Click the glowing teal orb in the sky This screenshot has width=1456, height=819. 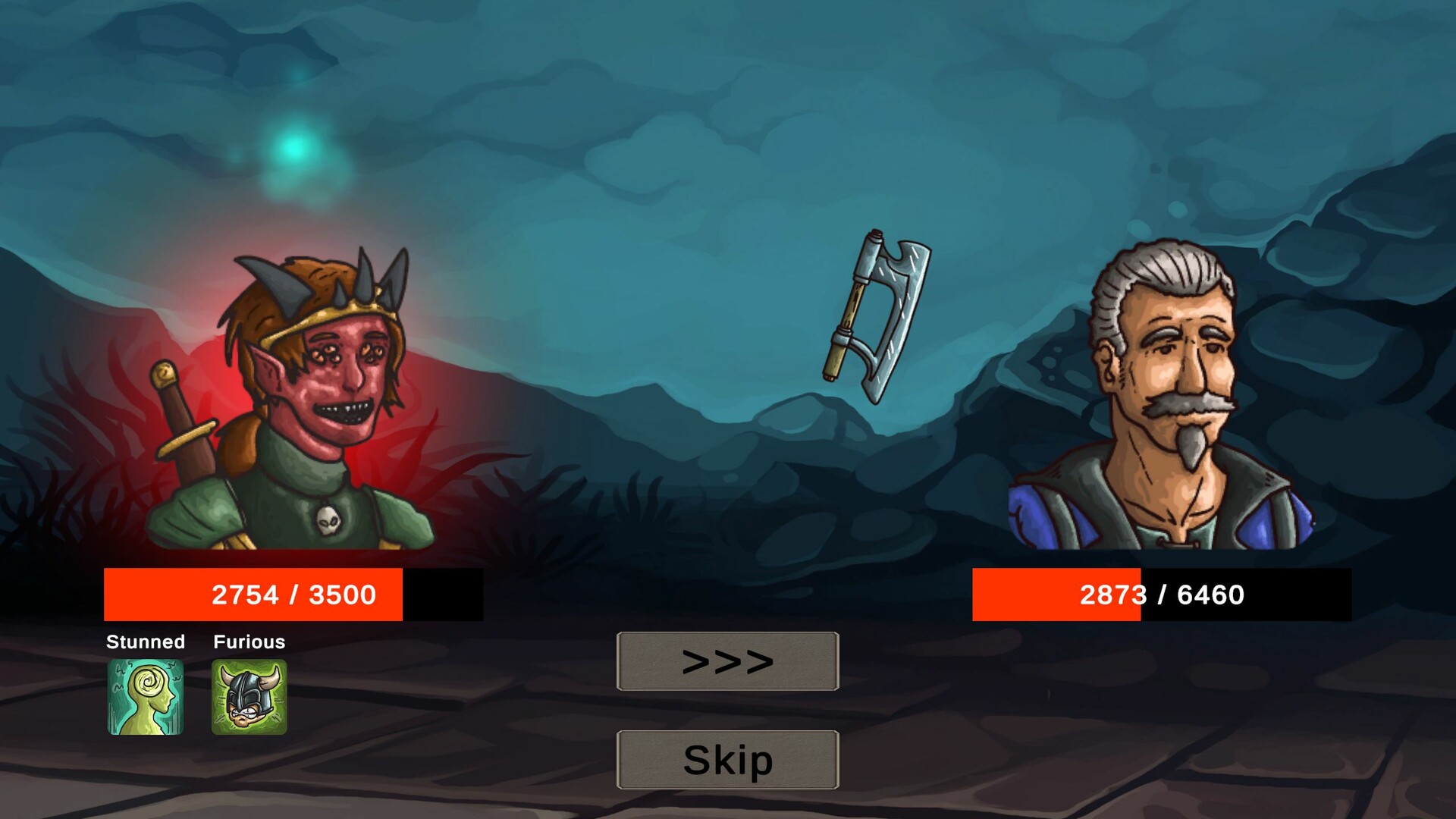point(294,149)
